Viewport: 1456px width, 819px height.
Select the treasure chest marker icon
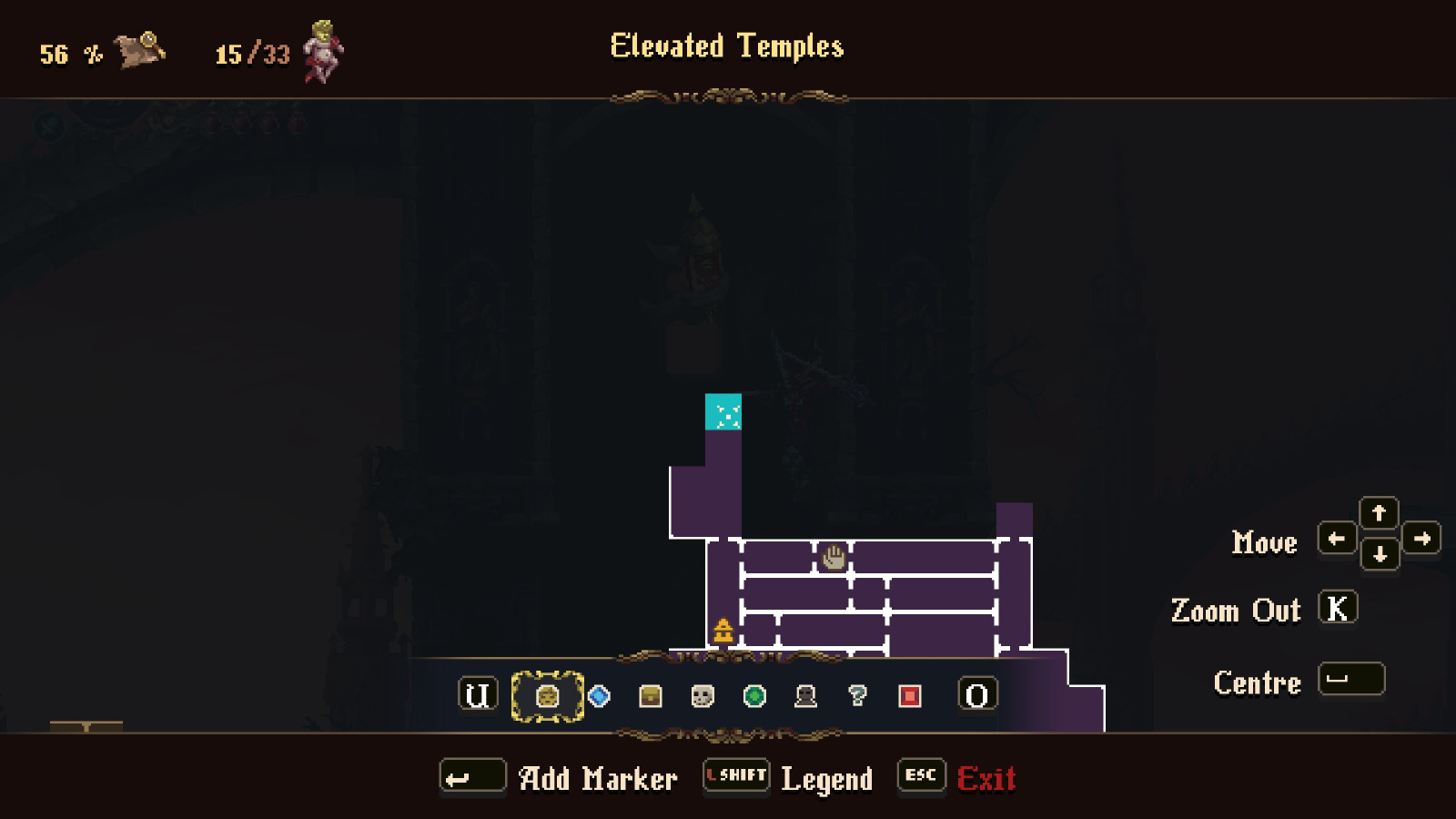(x=649, y=694)
